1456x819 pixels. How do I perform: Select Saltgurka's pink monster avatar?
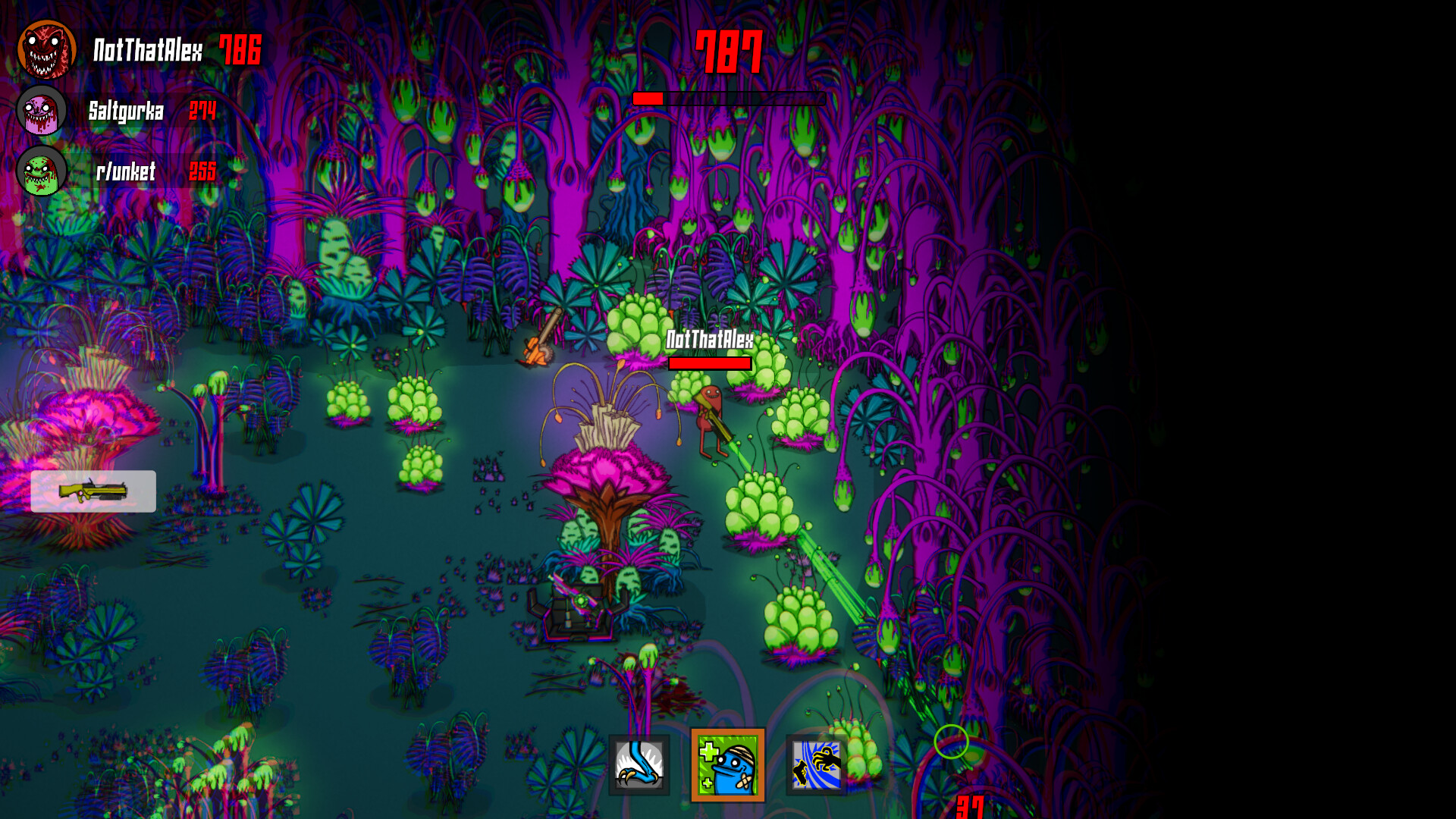tap(39, 111)
